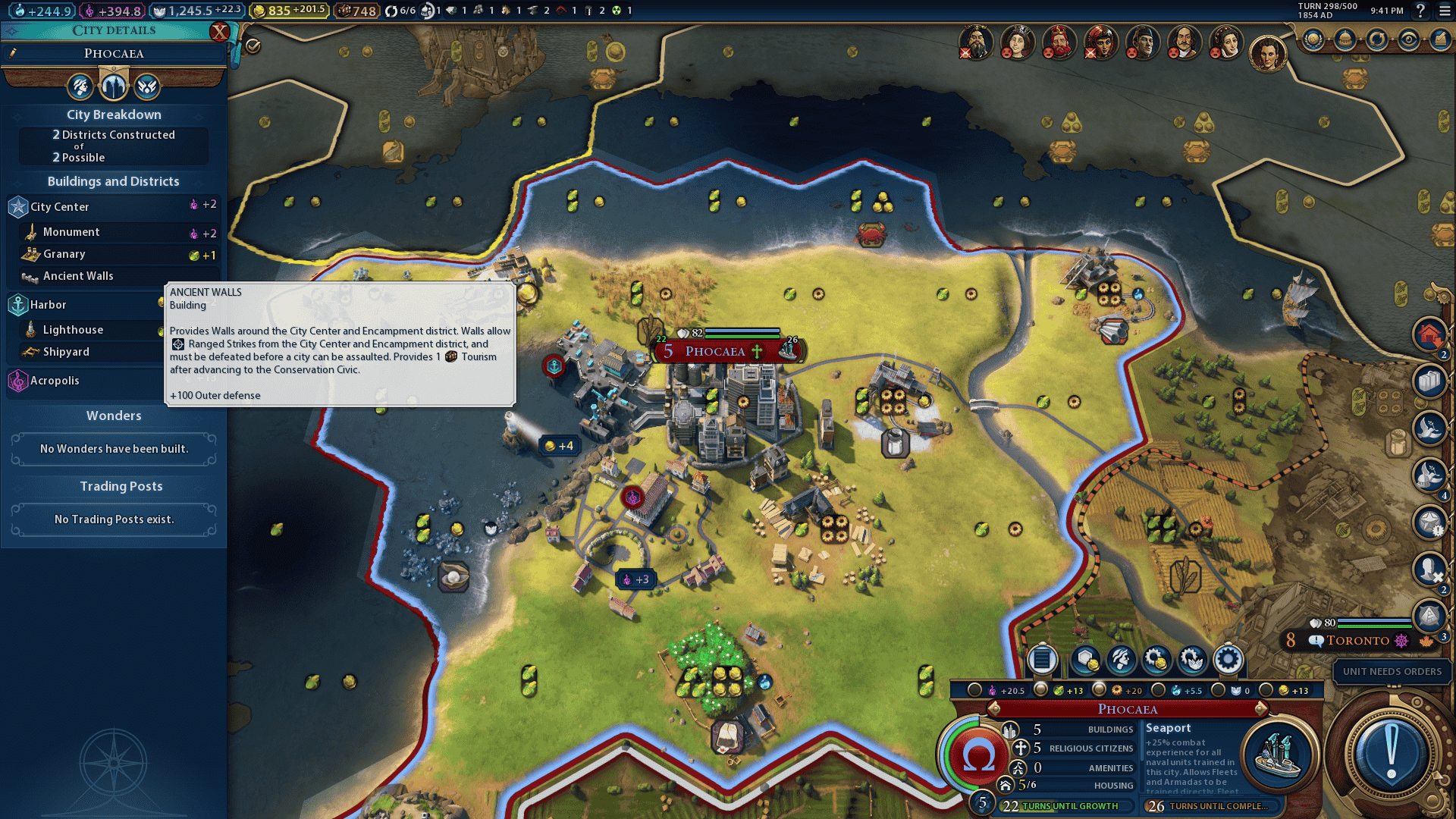Open the Espionage eye button
Image resolution: width=1456 pixels, height=819 pixels.
(x=1409, y=39)
